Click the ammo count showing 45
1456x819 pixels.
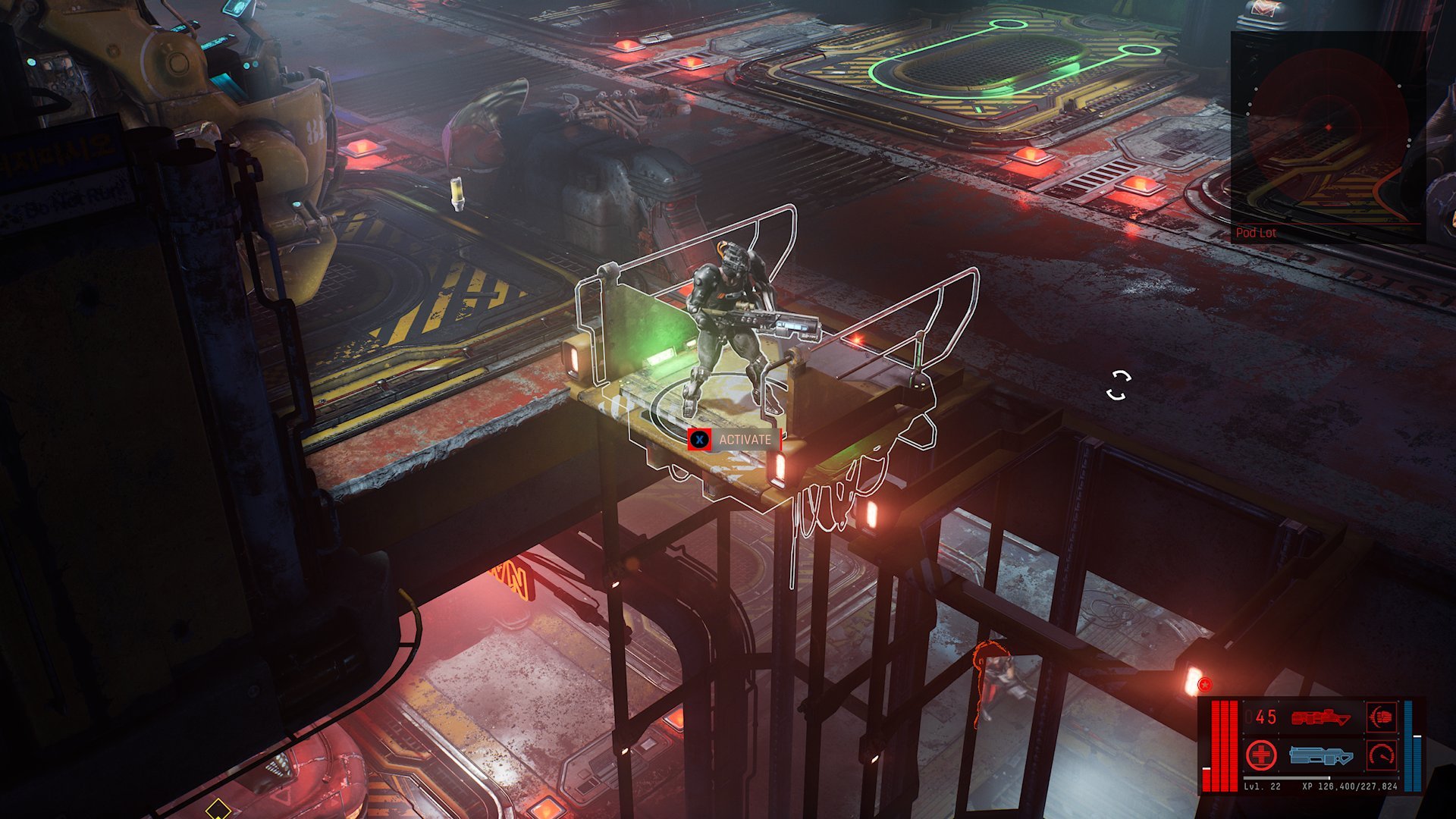point(1264,717)
